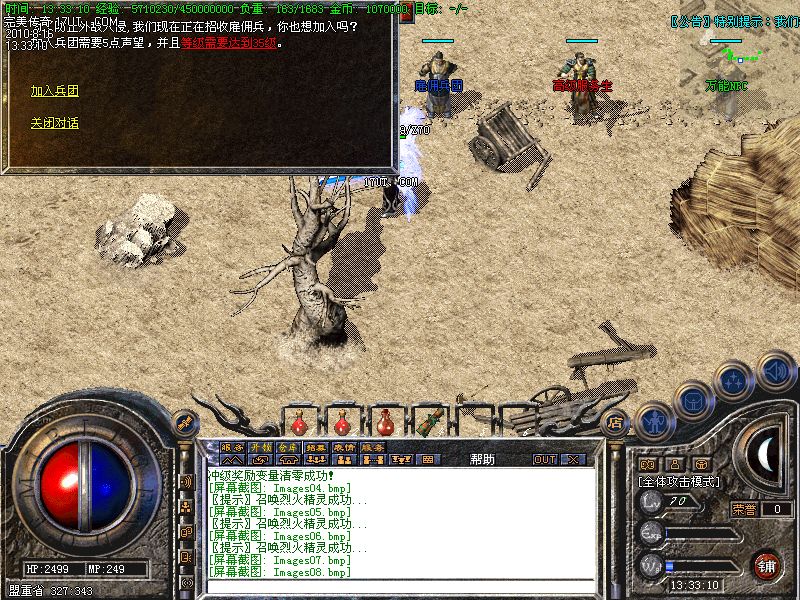
Task: Click the 荣誉 honor label
Action: pos(744,509)
